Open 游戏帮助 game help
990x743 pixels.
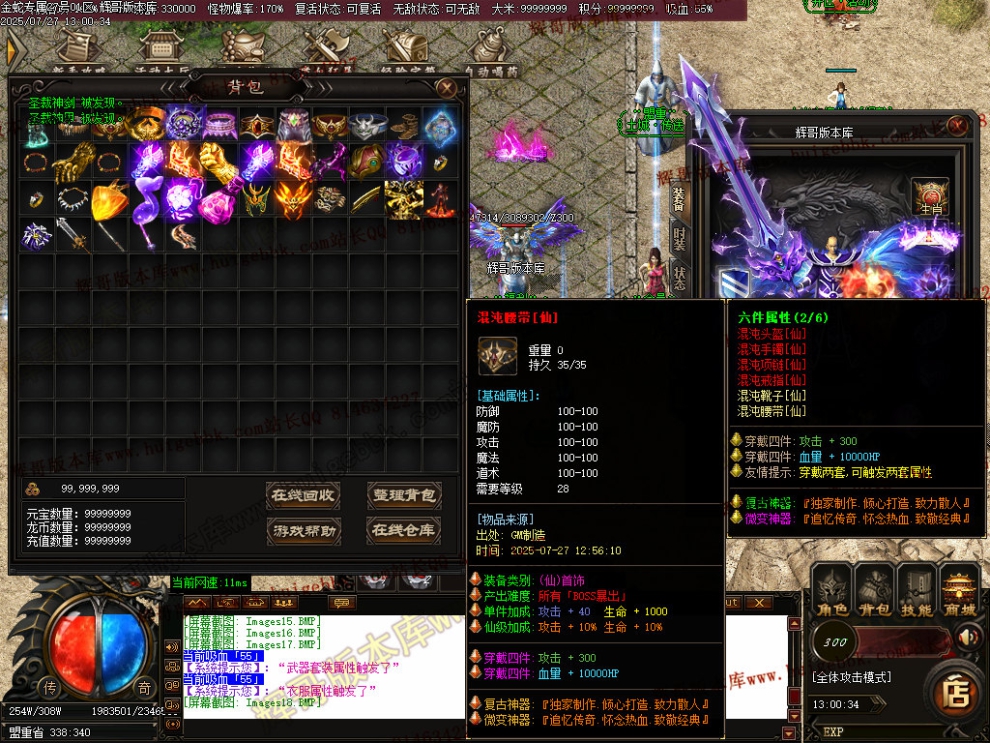tap(304, 530)
